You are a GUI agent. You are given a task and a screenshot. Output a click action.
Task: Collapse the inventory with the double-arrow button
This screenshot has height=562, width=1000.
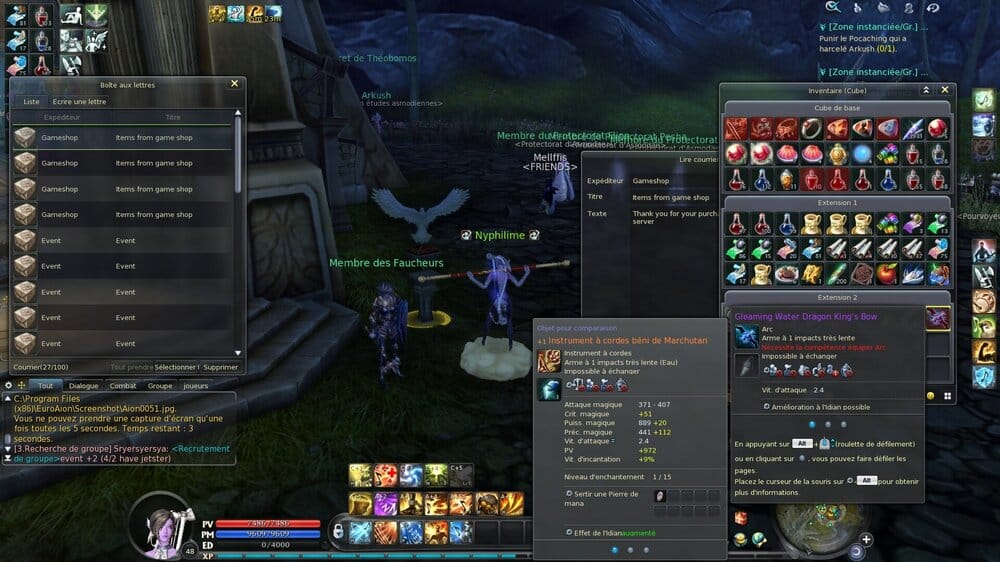click(x=926, y=90)
